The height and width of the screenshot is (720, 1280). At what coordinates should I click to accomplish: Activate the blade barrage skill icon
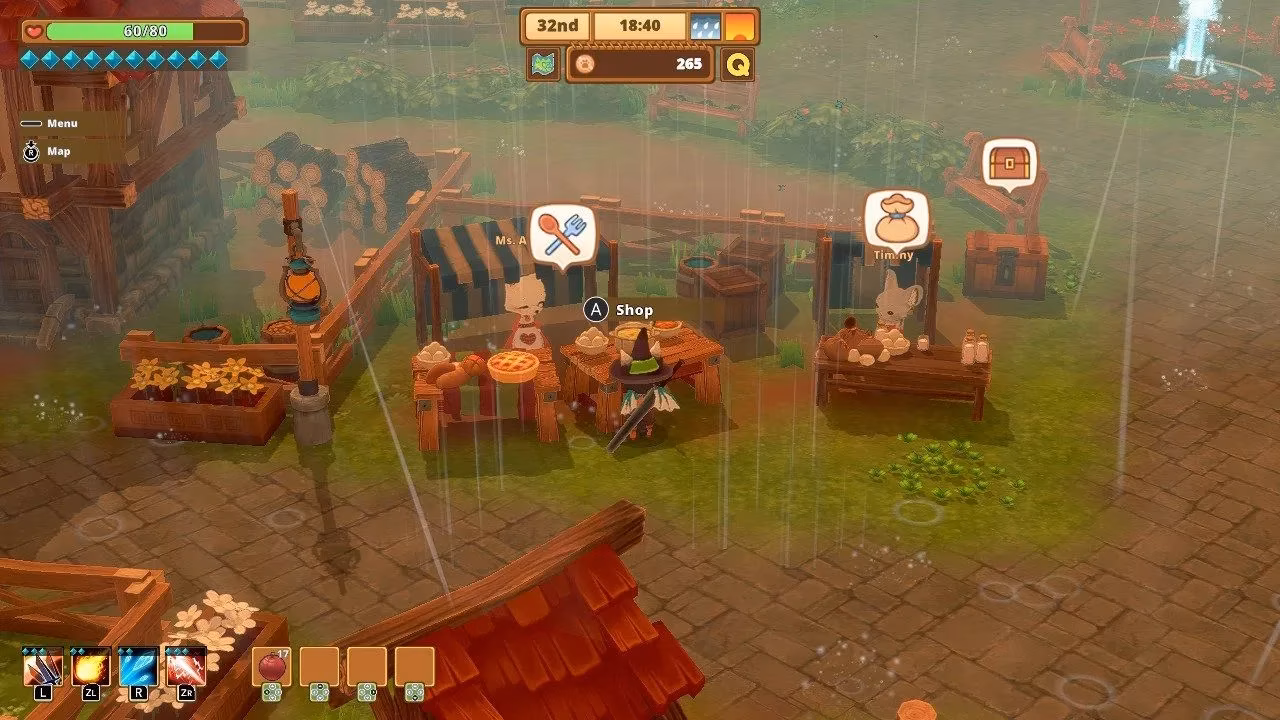pos(43,667)
